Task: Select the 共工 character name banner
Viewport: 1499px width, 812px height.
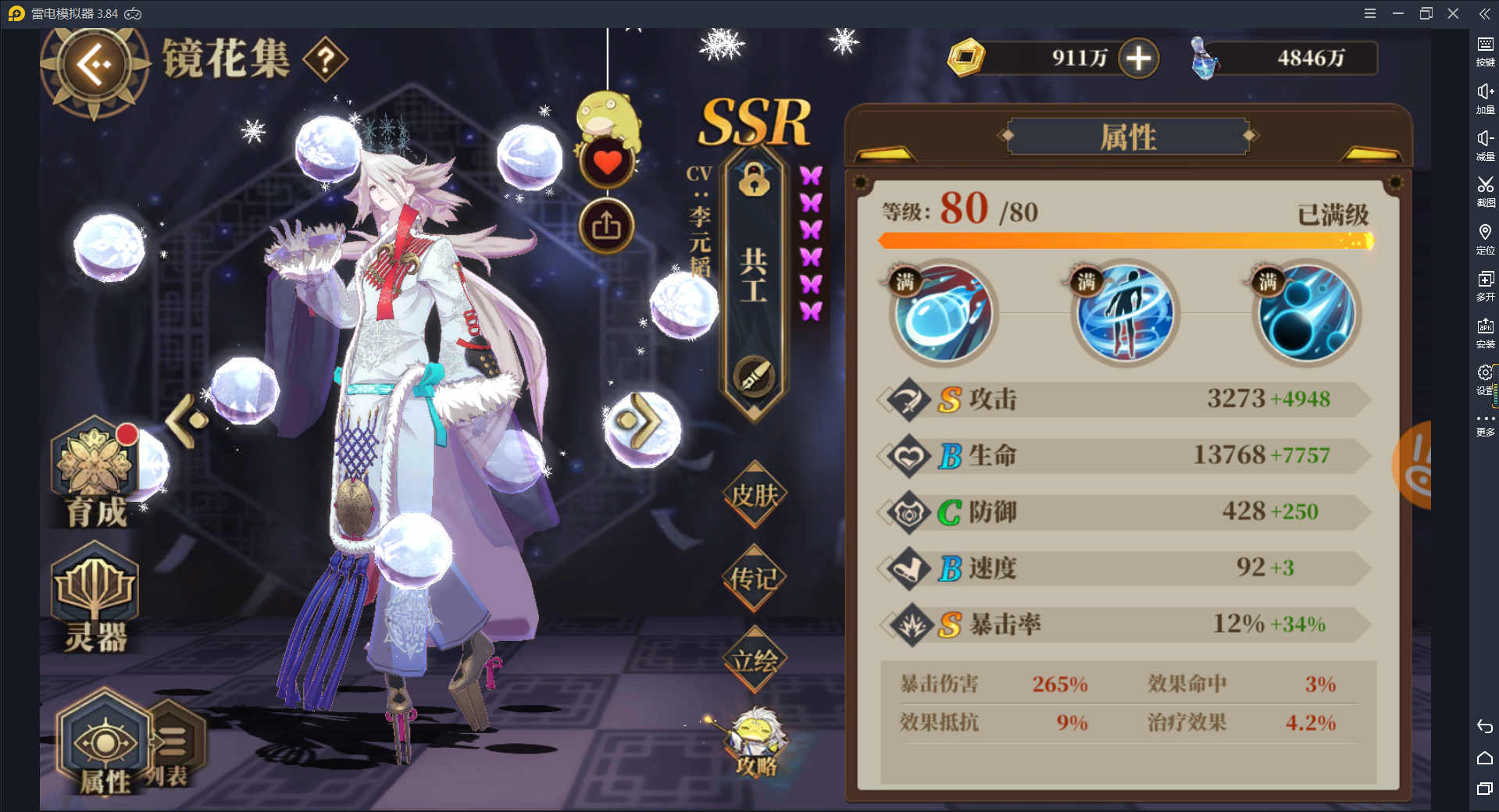Action: click(x=752, y=273)
